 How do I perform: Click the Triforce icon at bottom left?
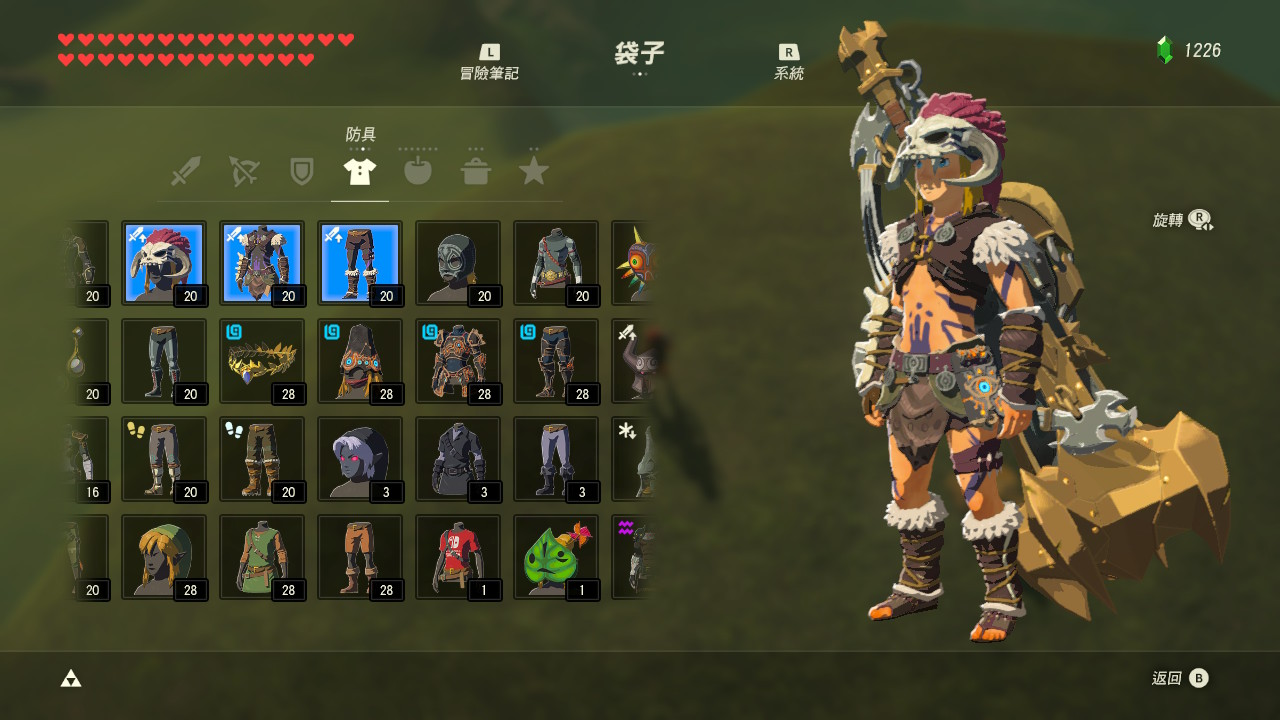coord(71,677)
